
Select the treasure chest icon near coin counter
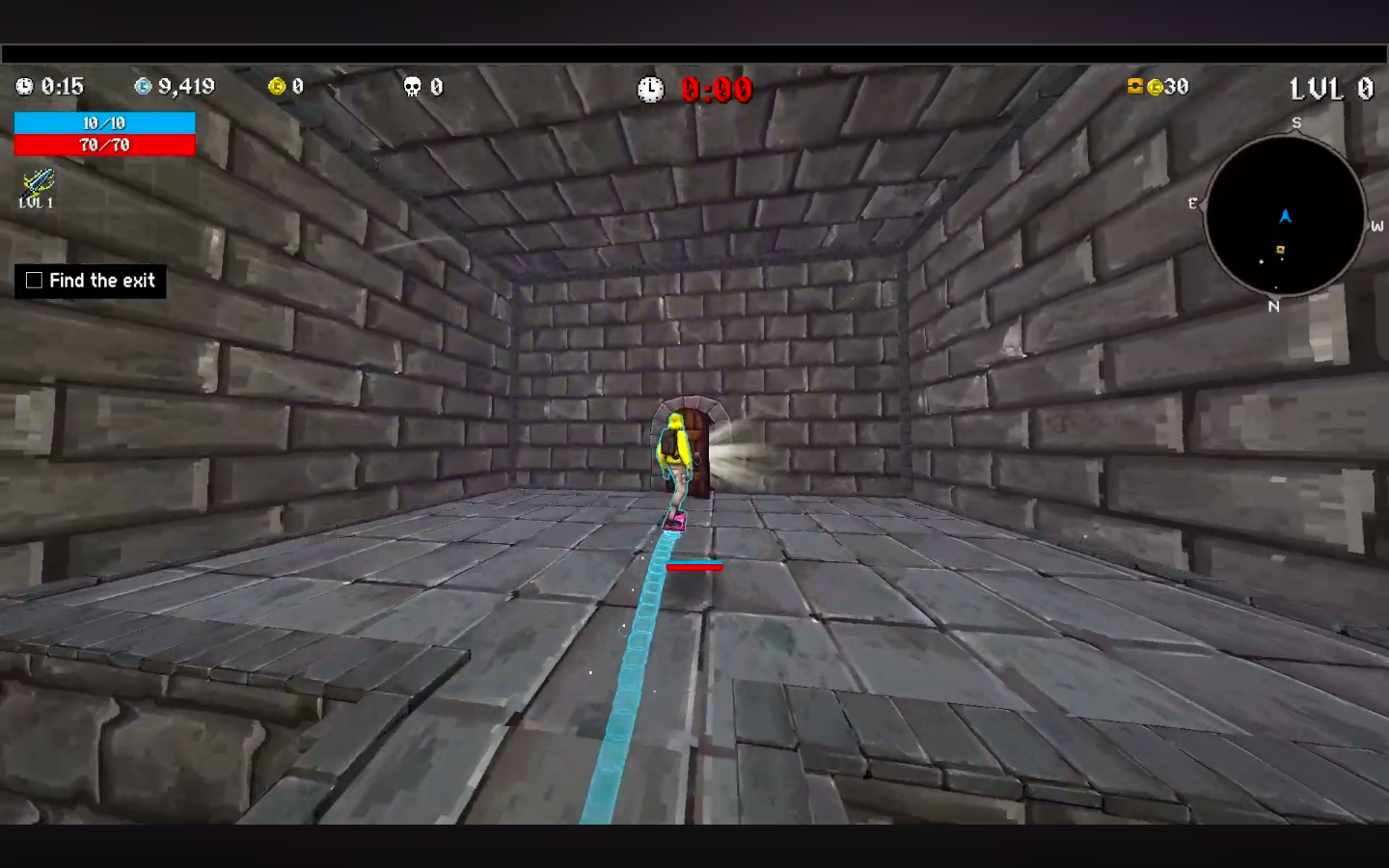click(x=1134, y=87)
